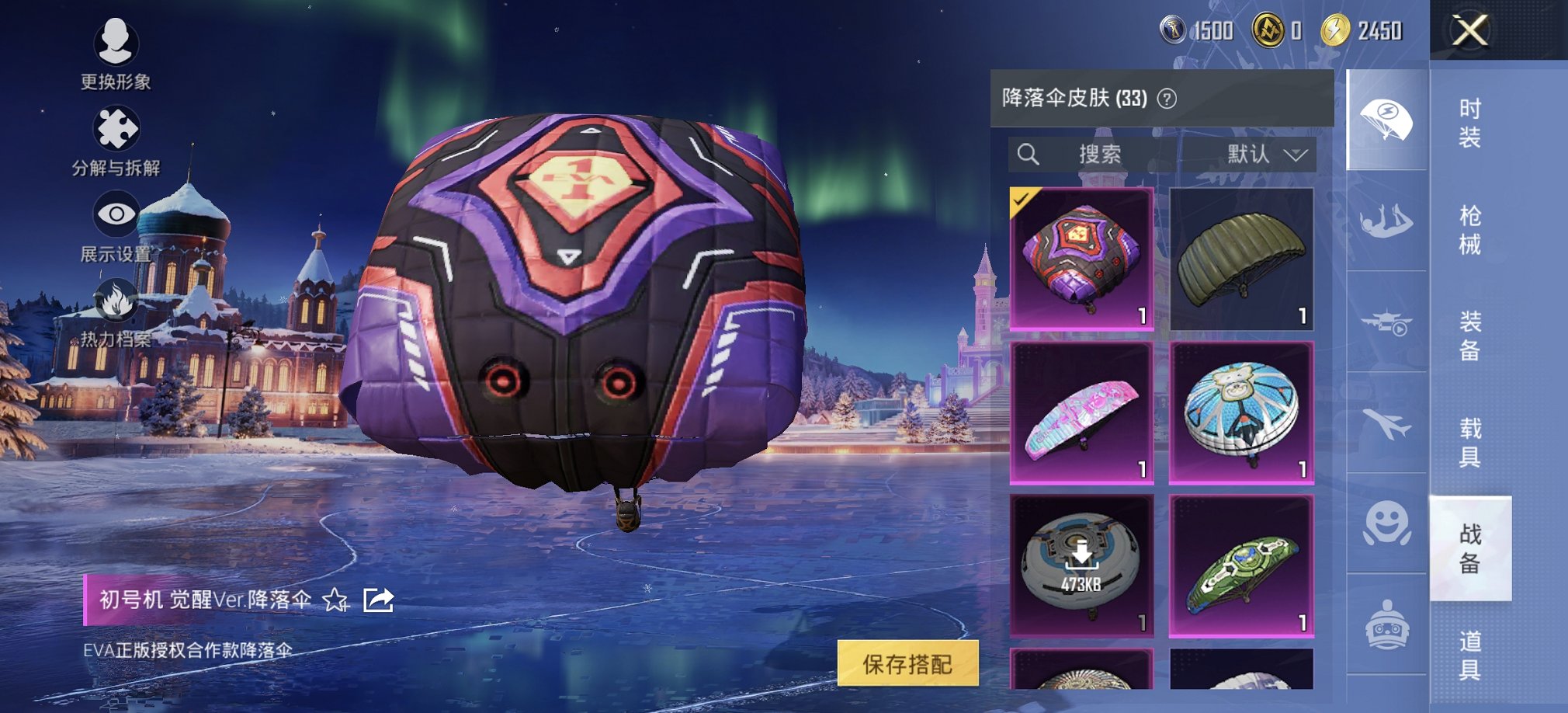Close the inventory screen with X
This screenshot has width=1568, height=713.
pos(1469,31)
